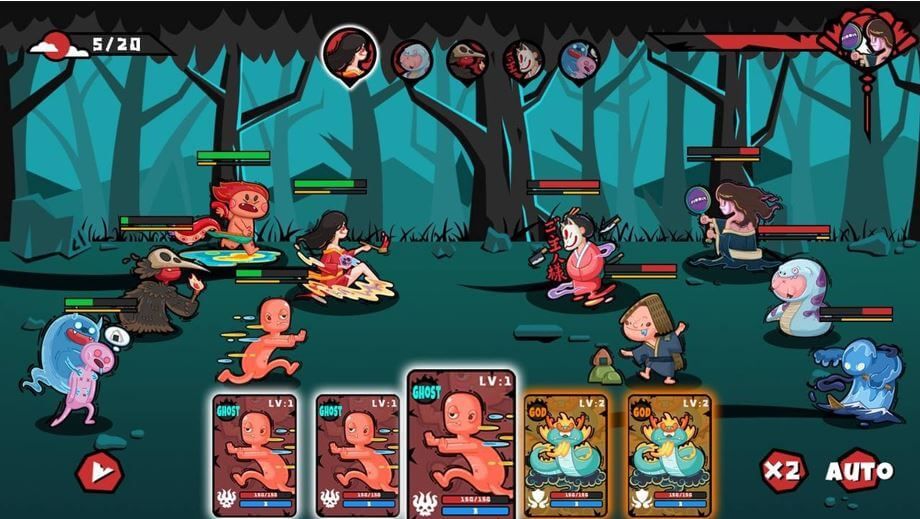
Task: Pick the bird skull character portrait
Action: (x=467, y=60)
